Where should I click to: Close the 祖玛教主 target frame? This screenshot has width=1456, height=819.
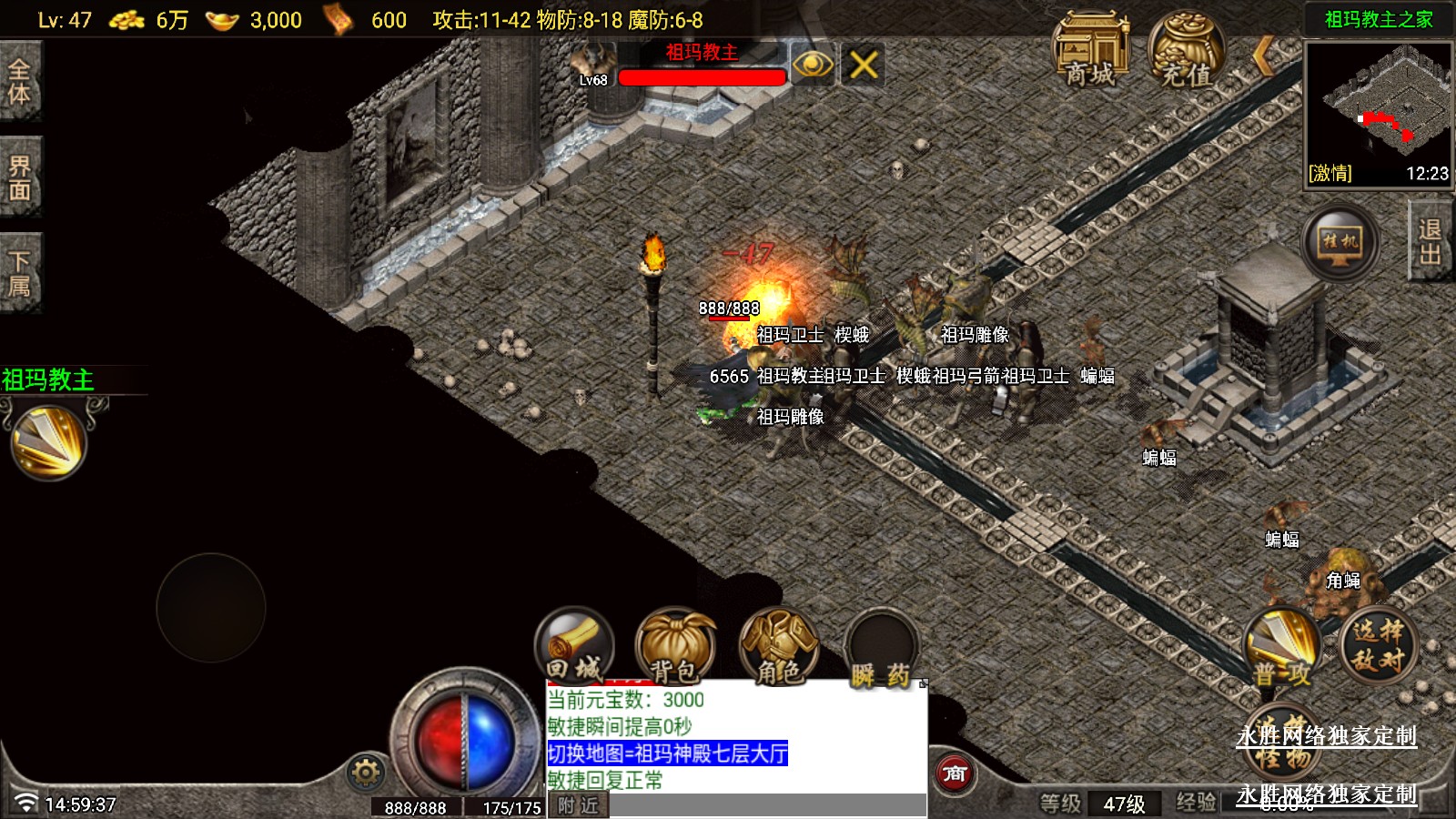point(863,65)
